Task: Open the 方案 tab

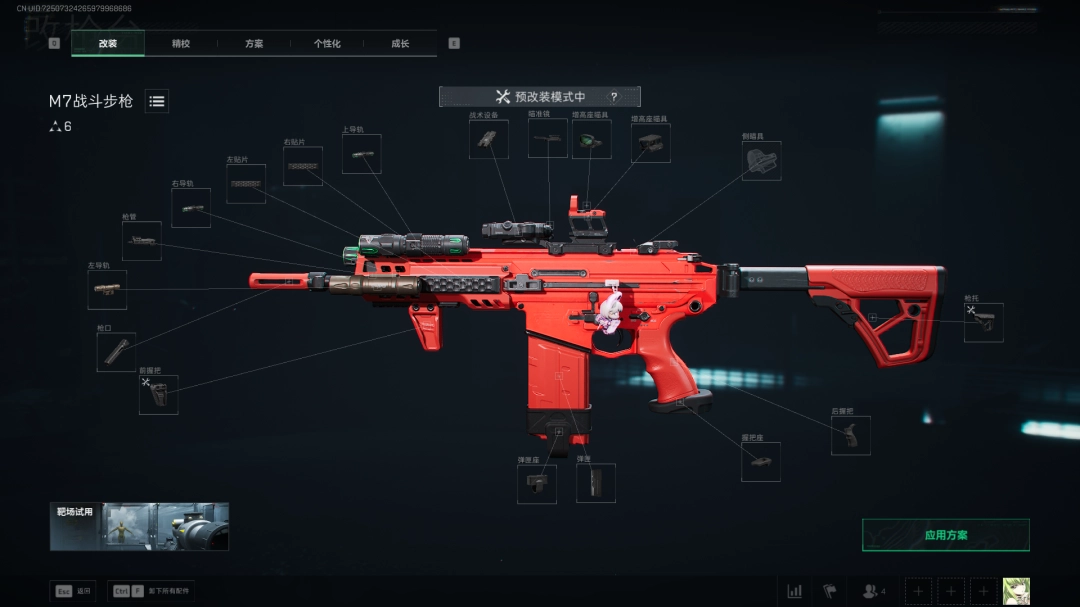Action: [x=254, y=44]
